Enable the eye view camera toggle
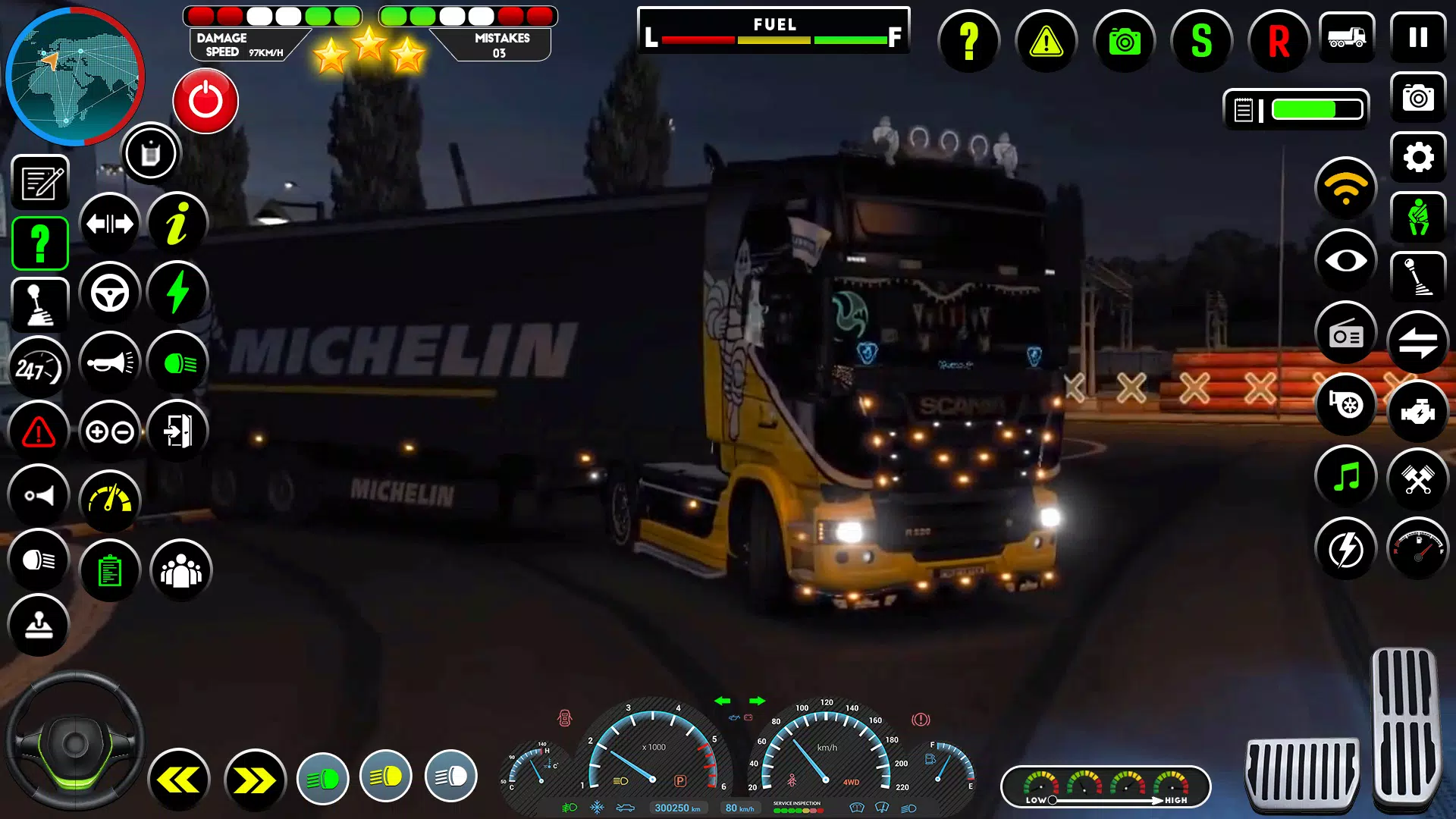1456x819 pixels. click(x=1345, y=260)
